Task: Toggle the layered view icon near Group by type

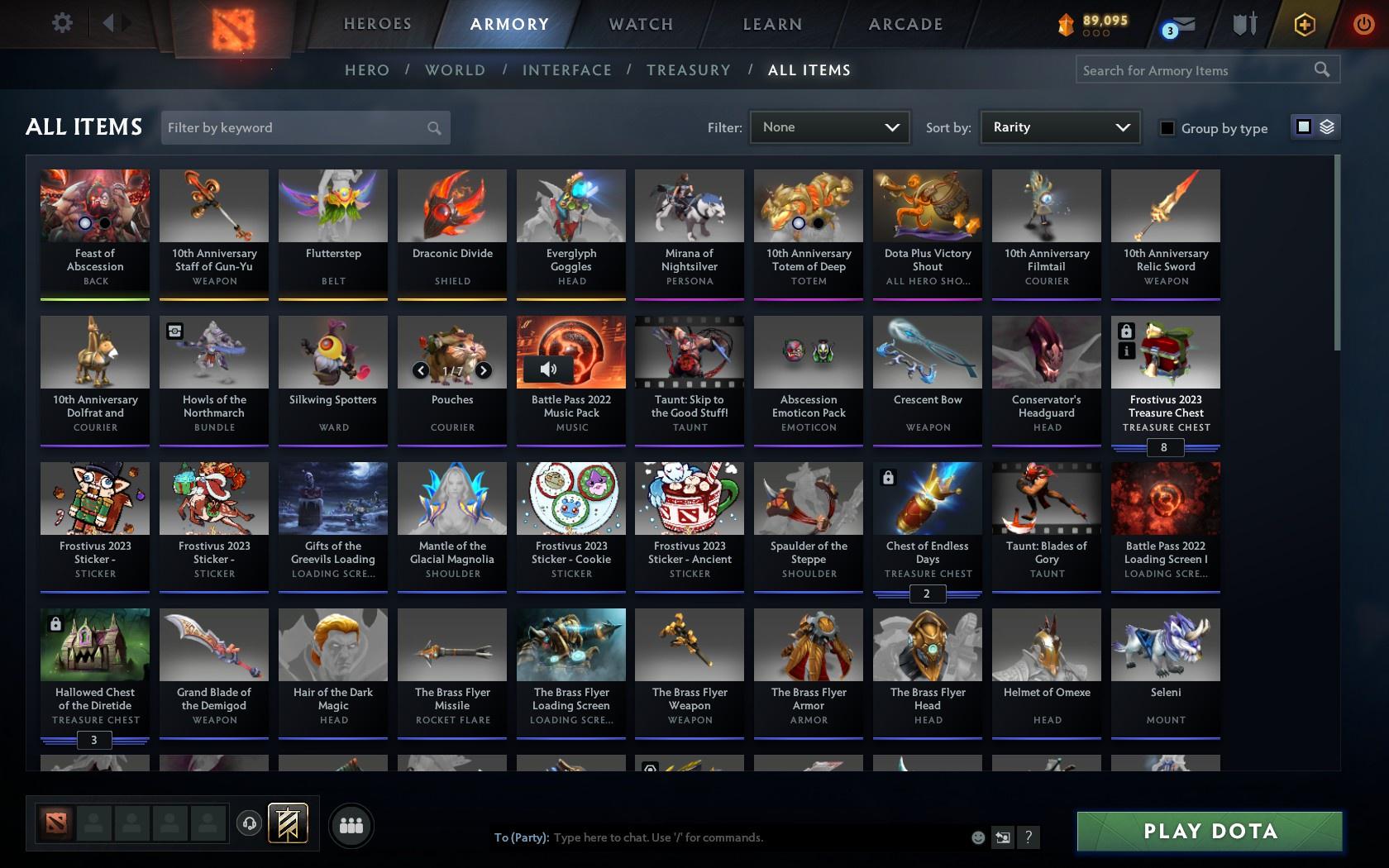Action: 1326,127
